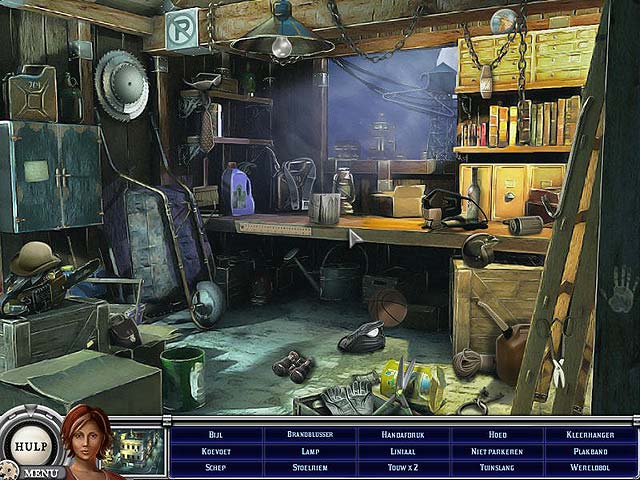Screen dimensions: 640x480
Task: Click the 'Handafdruk' list entry
Action: 404,435
